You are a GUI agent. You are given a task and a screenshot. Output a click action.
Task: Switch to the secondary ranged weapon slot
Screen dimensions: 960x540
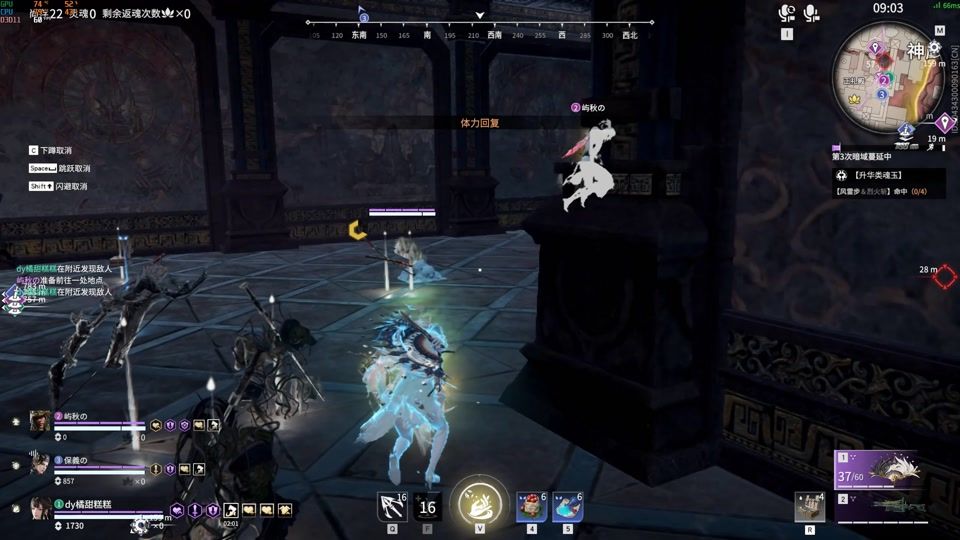point(890,505)
